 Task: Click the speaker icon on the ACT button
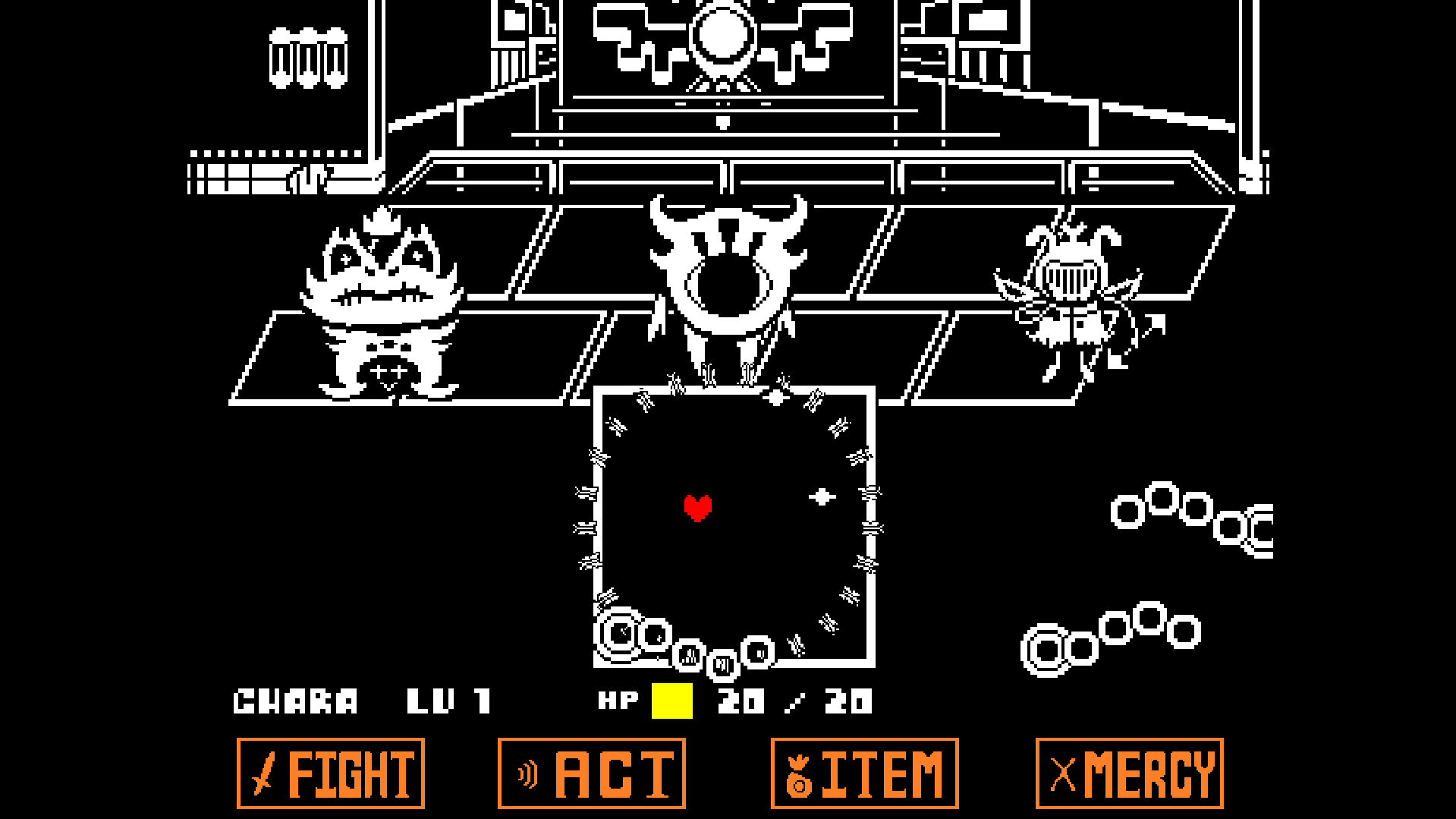click(529, 774)
